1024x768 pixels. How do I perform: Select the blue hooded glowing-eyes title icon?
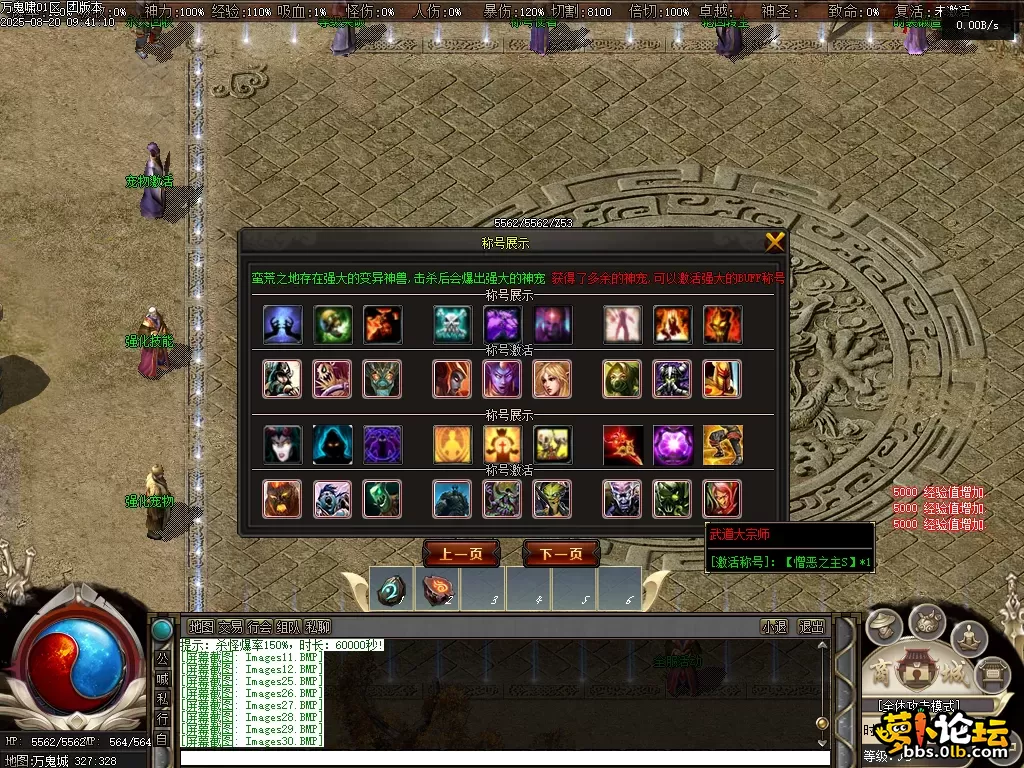coord(332,445)
